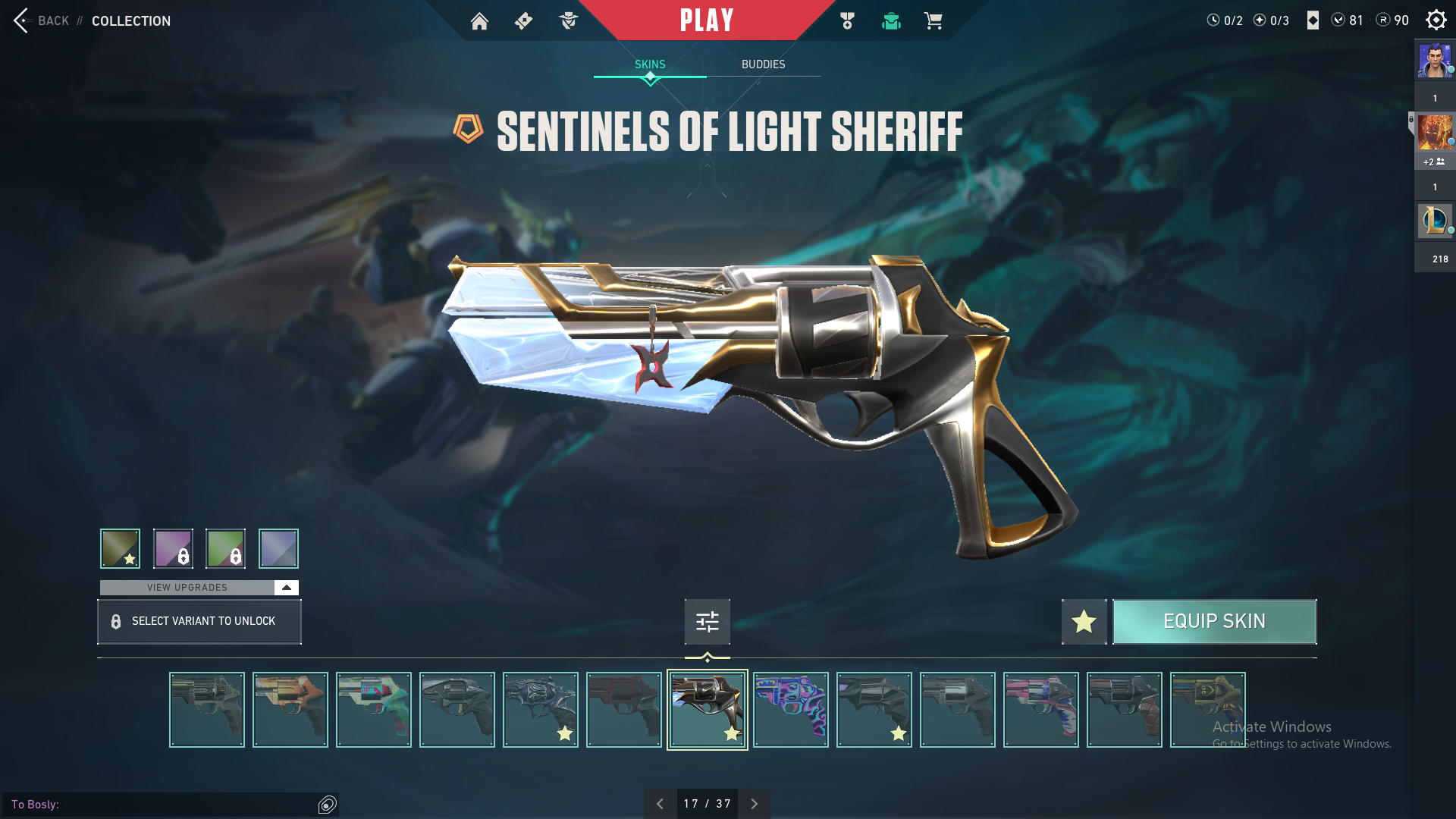Go to the next skins page
The width and height of the screenshot is (1456, 819).
[754, 804]
